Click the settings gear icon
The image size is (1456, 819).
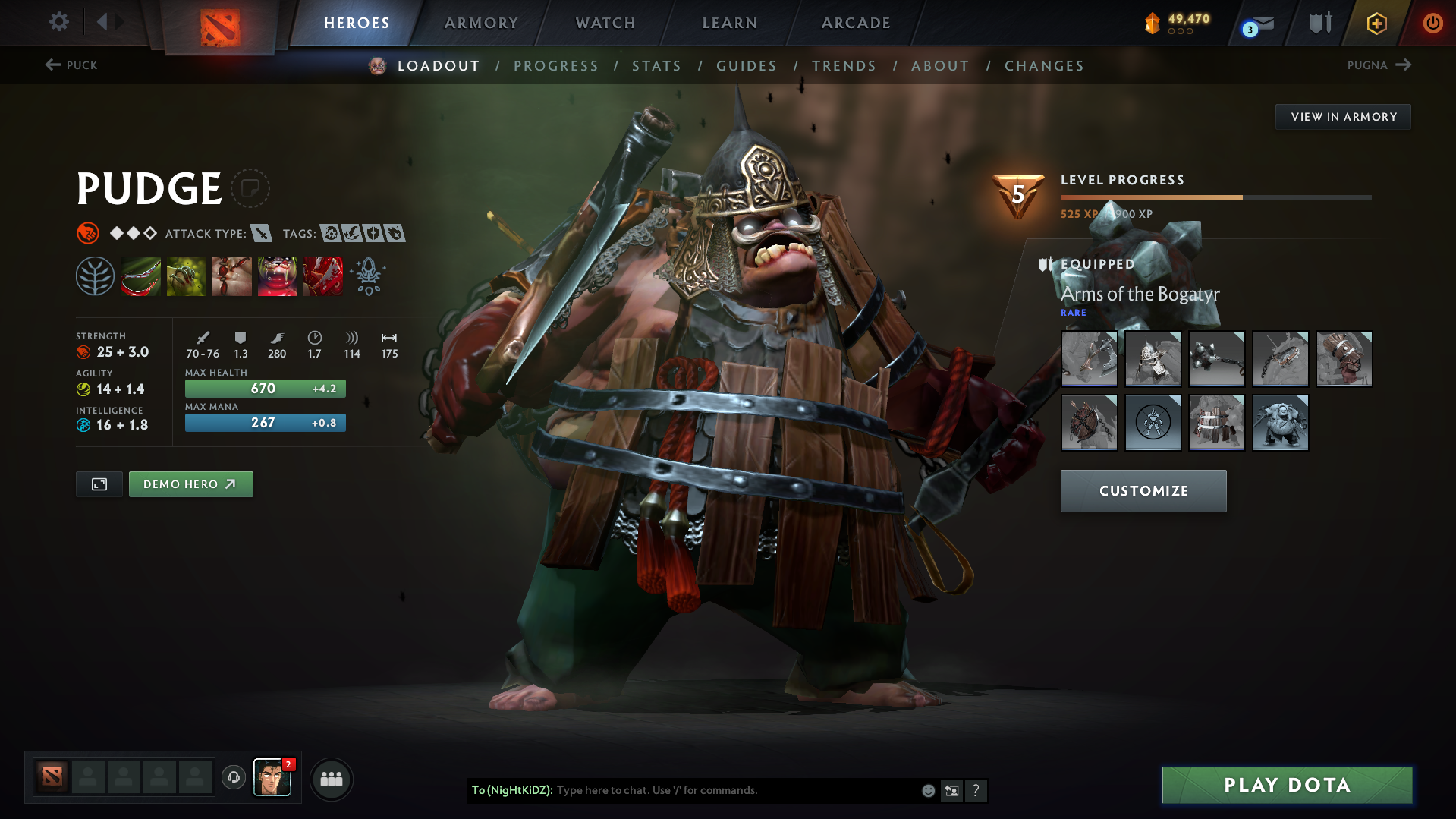click(59, 22)
